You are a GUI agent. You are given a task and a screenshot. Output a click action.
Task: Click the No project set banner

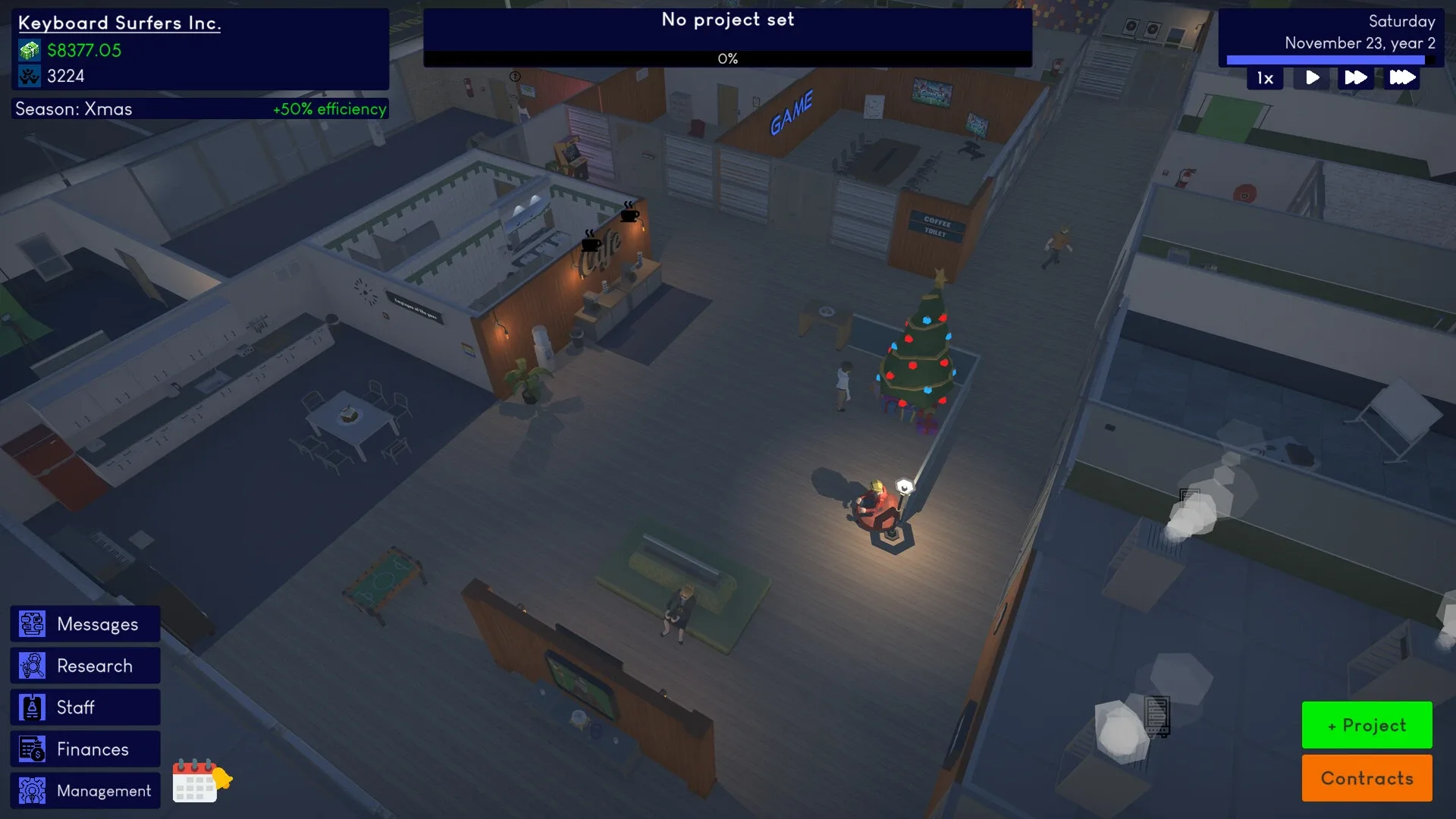(x=726, y=20)
